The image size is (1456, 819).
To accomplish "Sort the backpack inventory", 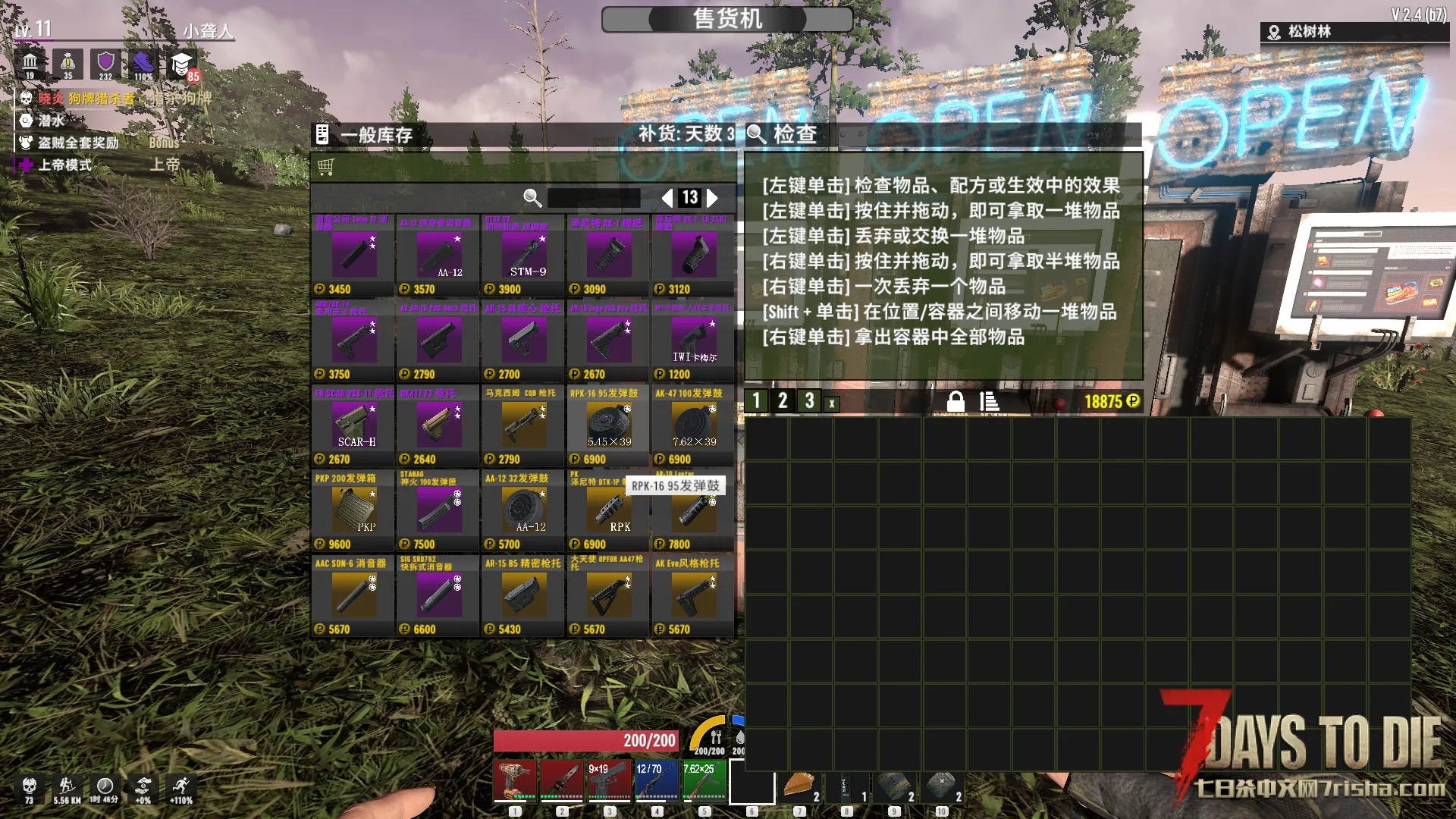I will [x=989, y=401].
